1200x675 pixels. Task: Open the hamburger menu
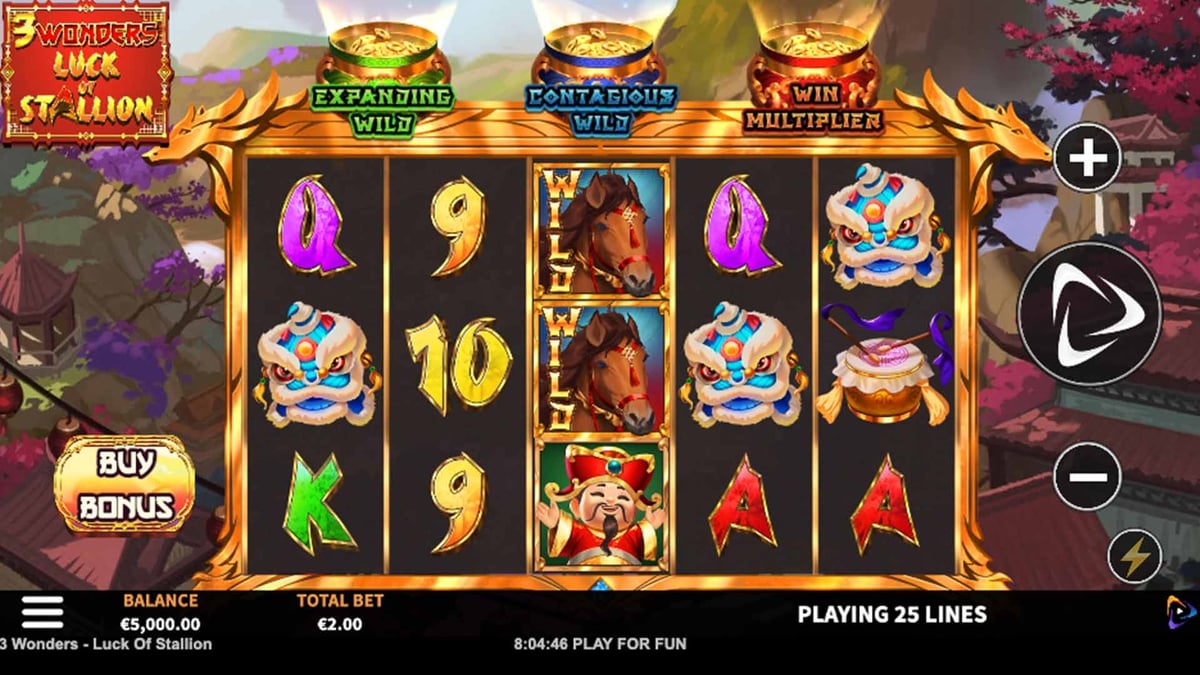click(42, 612)
